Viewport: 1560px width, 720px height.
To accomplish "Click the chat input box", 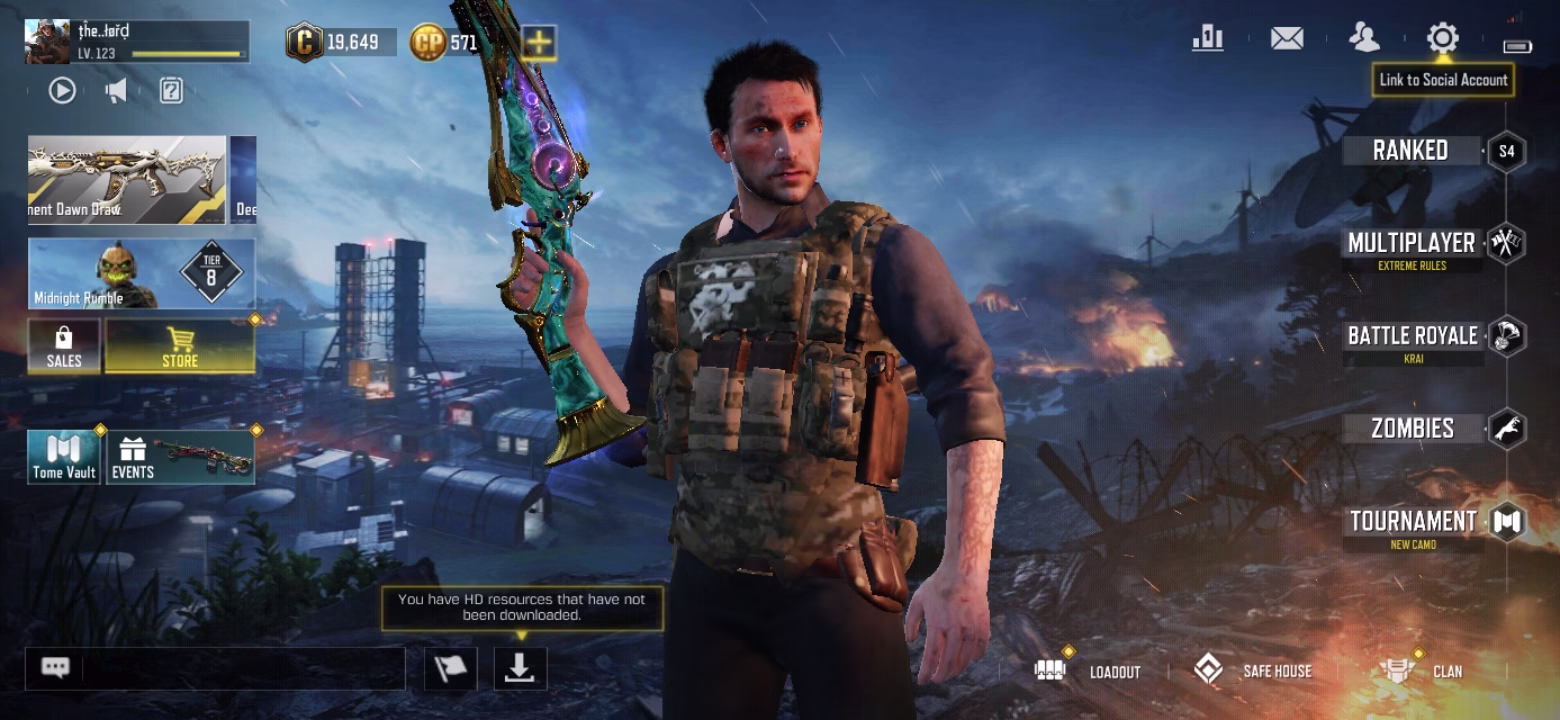I will (x=240, y=668).
